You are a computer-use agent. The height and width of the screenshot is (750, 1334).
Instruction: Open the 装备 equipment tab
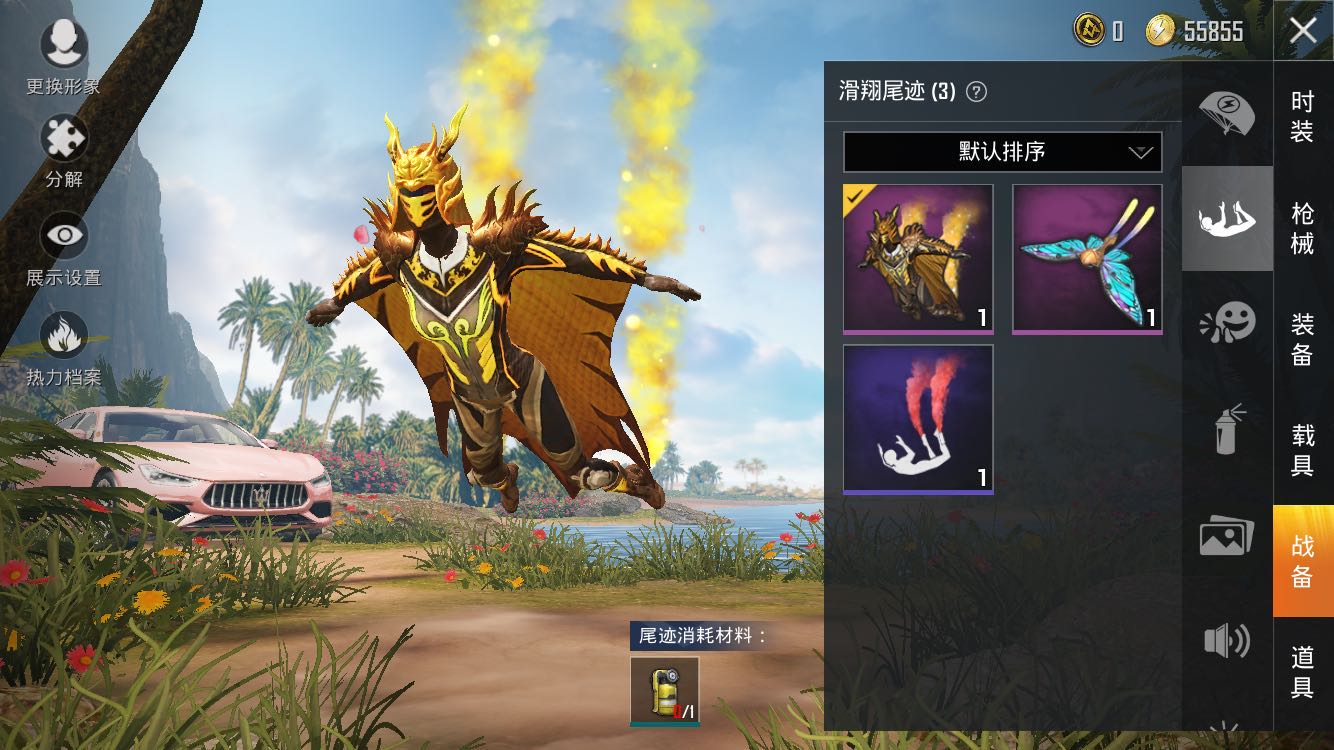pyautogui.click(x=1302, y=338)
